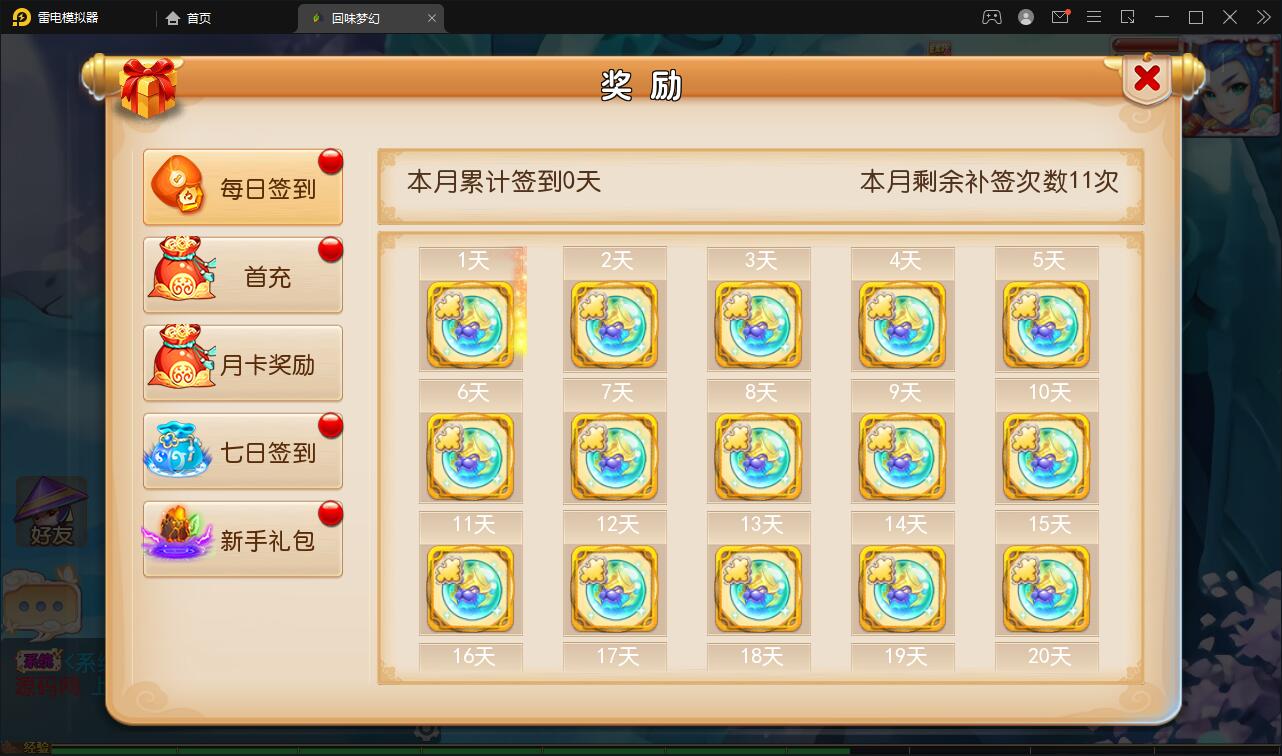The height and width of the screenshot is (756, 1282).
Task: Open the hamburger menu in the title bar
Action: click(1094, 17)
